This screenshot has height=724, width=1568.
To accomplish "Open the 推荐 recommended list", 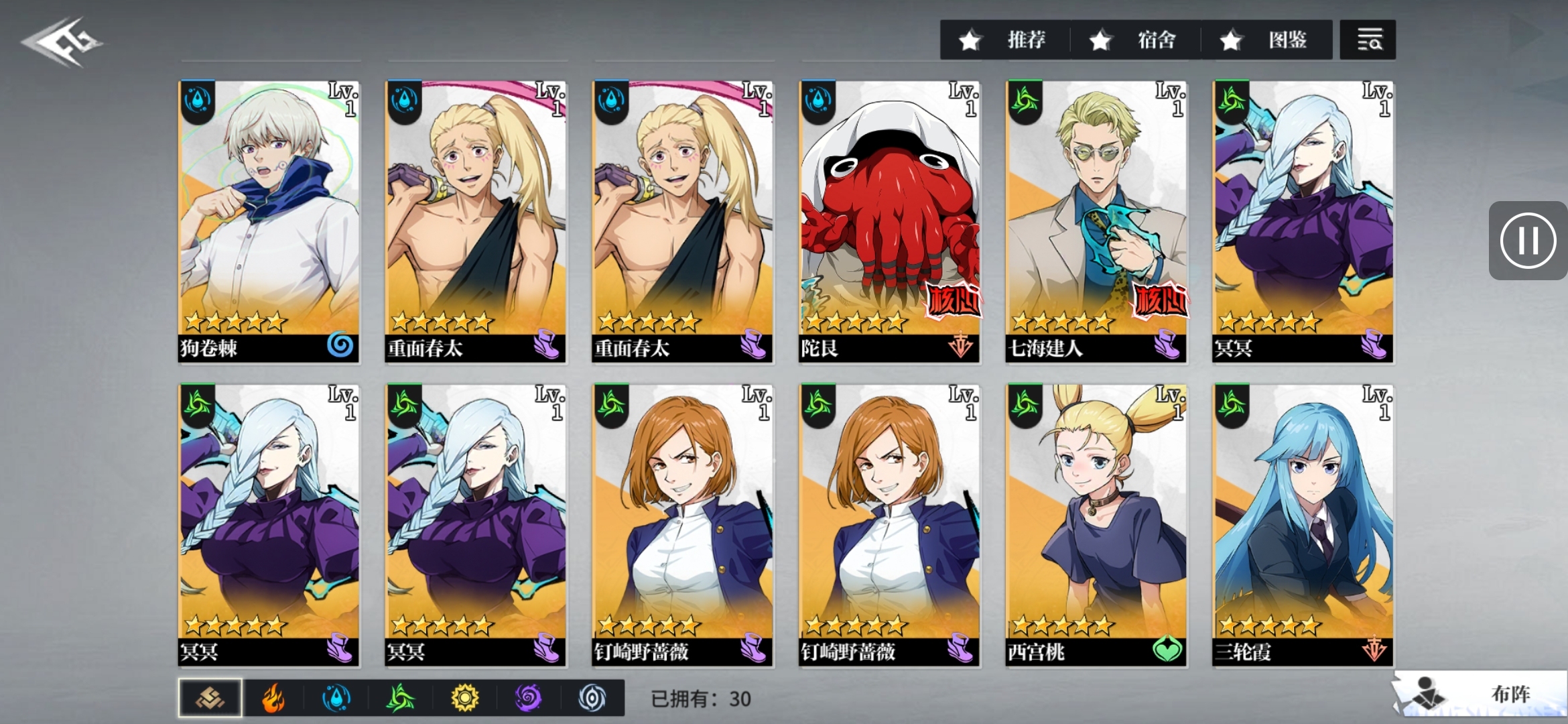I will (1005, 40).
